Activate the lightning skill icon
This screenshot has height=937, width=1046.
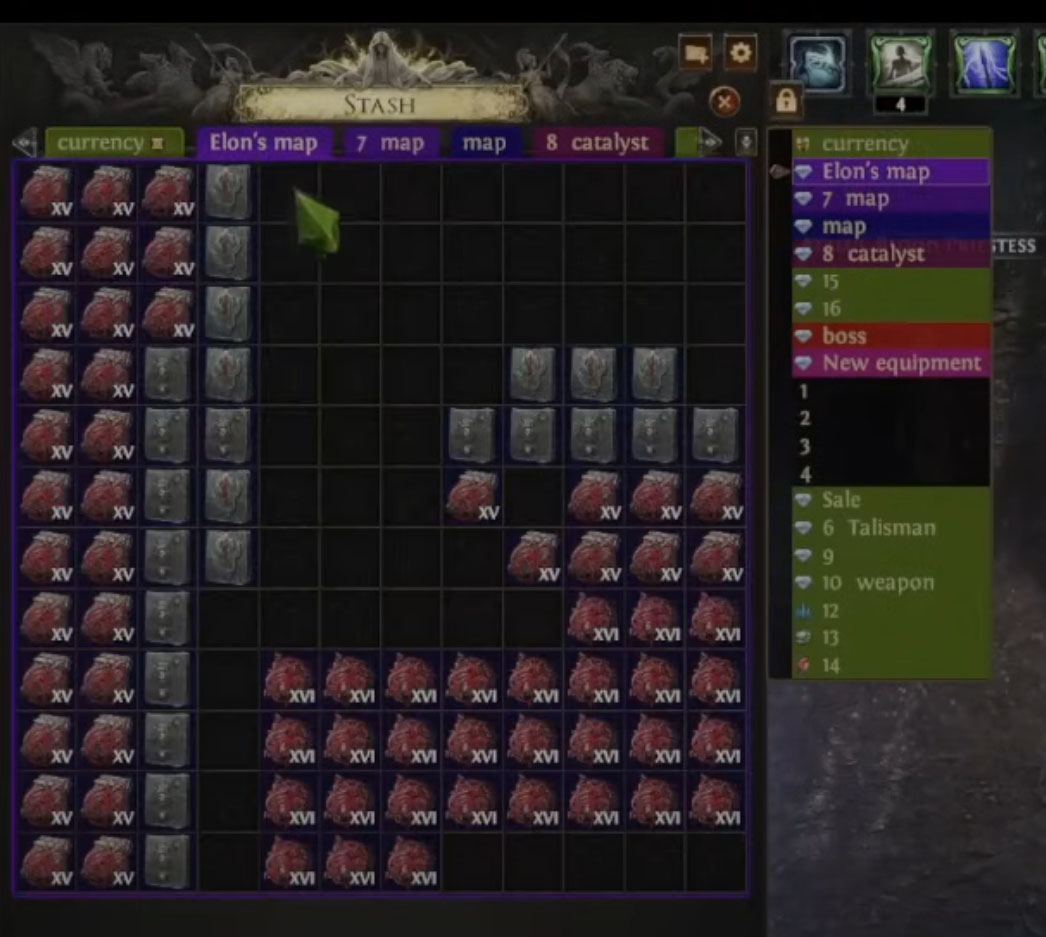tap(985, 61)
